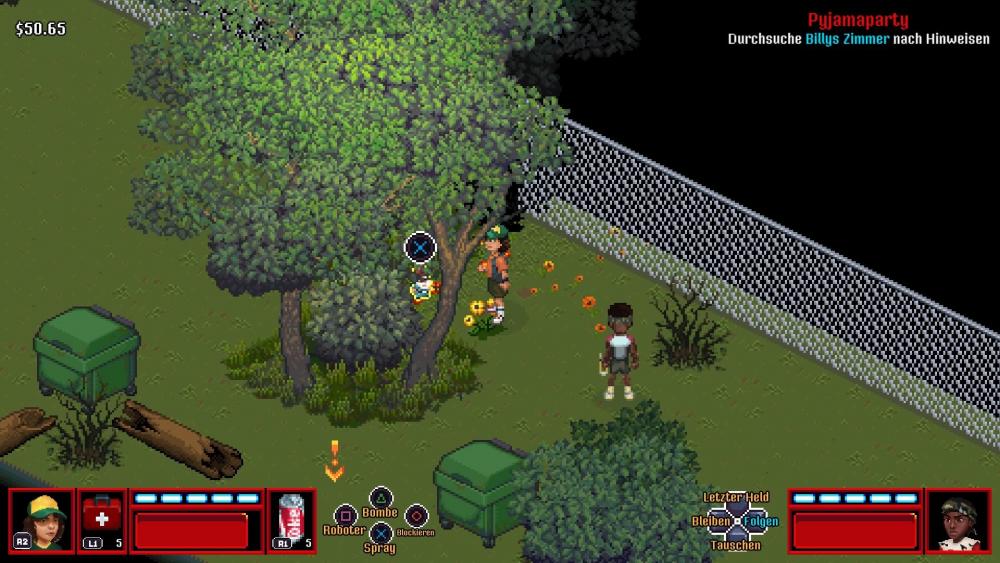
Task: Select Dustin's character portrait
Action: click(x=42, y=520)
